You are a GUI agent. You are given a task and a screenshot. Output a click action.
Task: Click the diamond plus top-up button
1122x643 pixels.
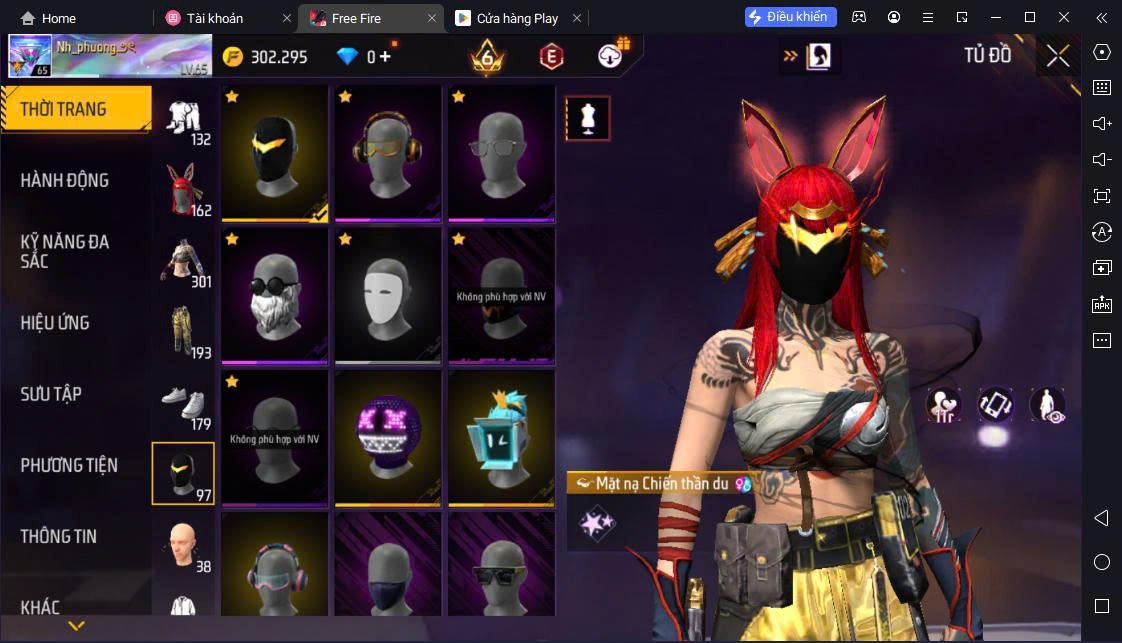pos(385,56)
